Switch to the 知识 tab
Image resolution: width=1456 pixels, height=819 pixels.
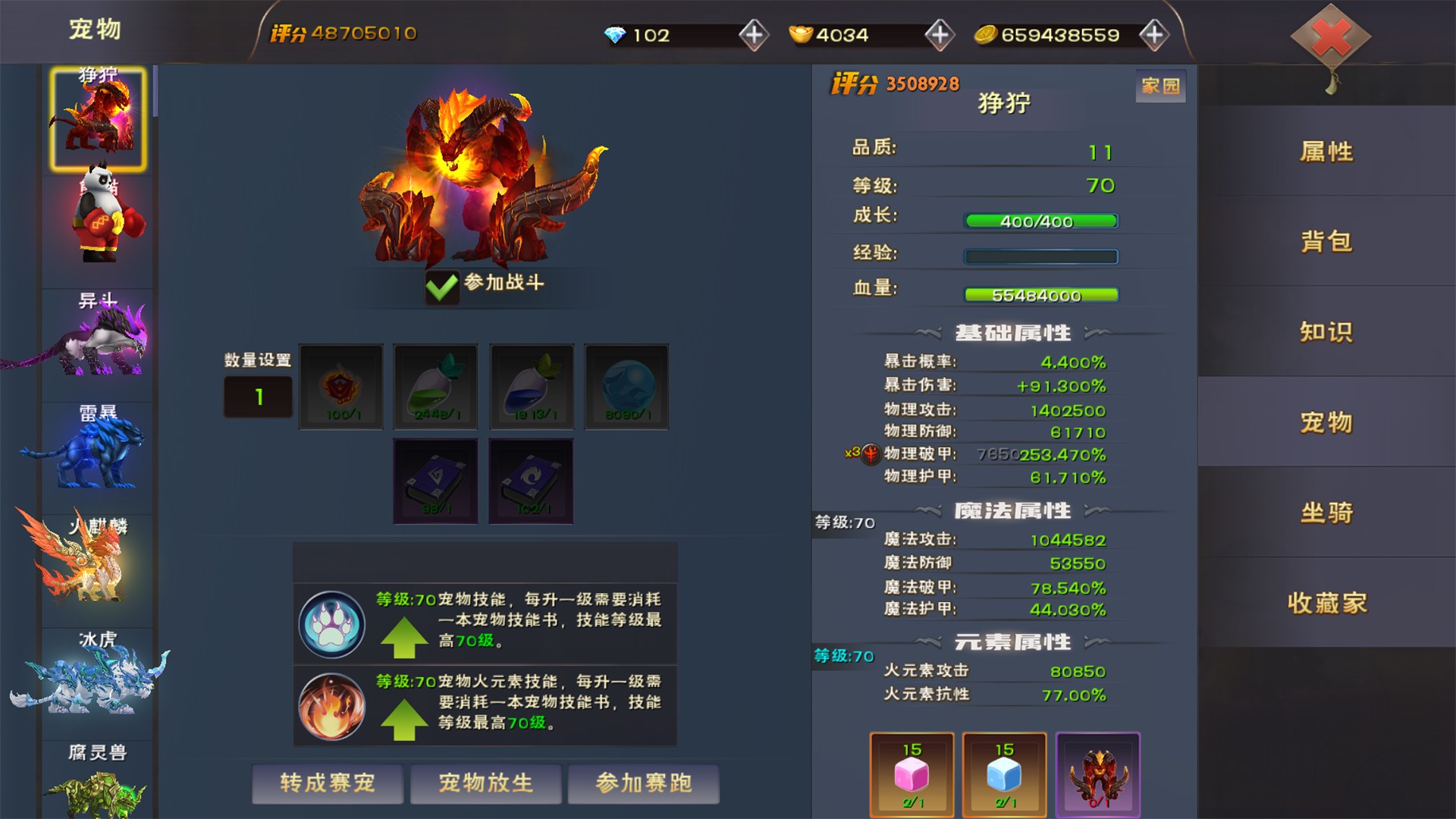[x=1326, y=332]
